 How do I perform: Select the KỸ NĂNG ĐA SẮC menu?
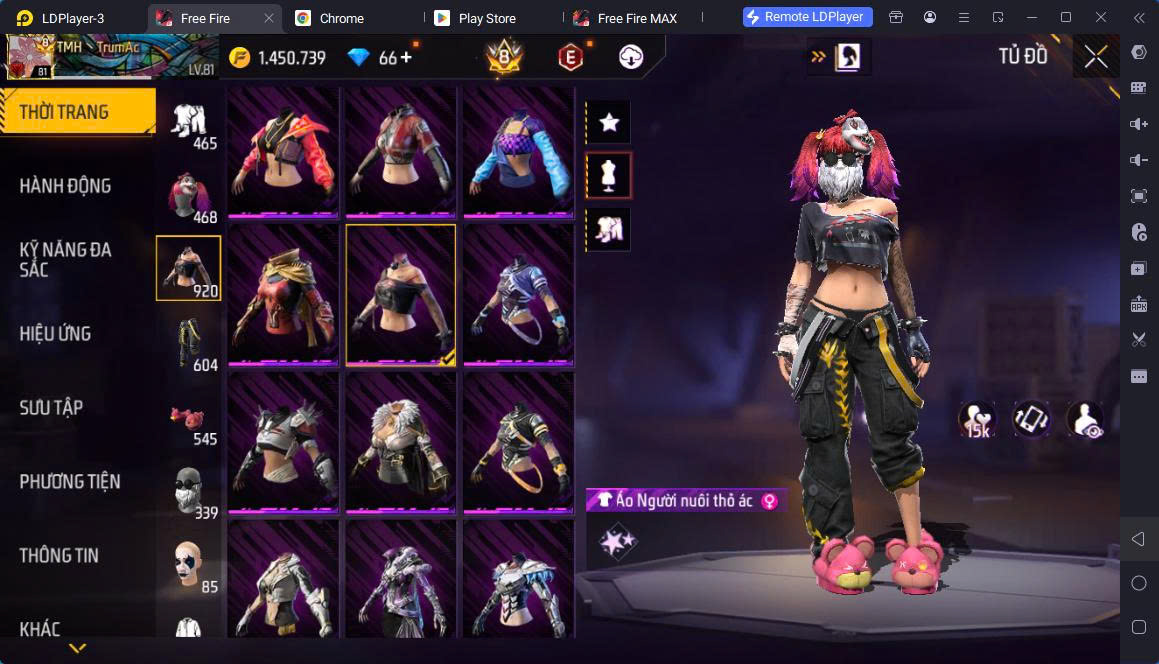click(x=66, y=260)
